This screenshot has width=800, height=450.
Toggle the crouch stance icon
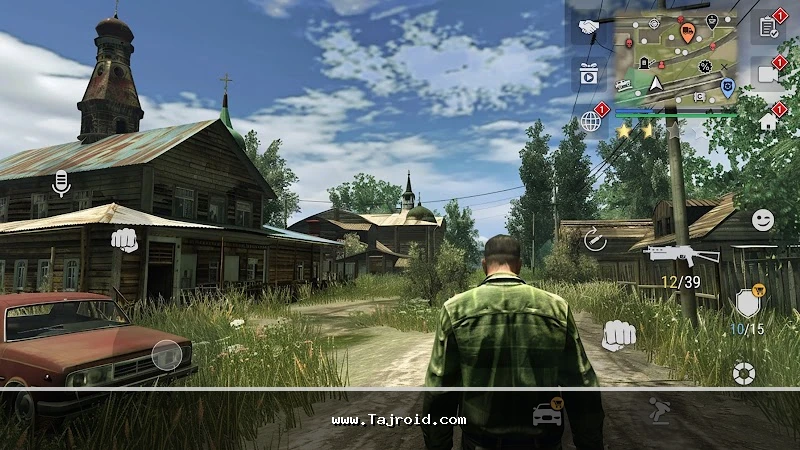click(x=657, y=411)
